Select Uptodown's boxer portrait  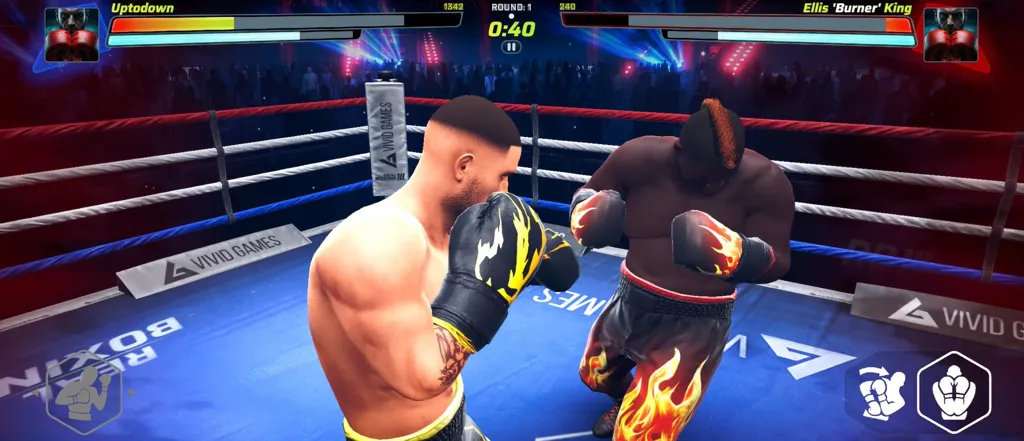pyautogui.click(x=72, y=35)
